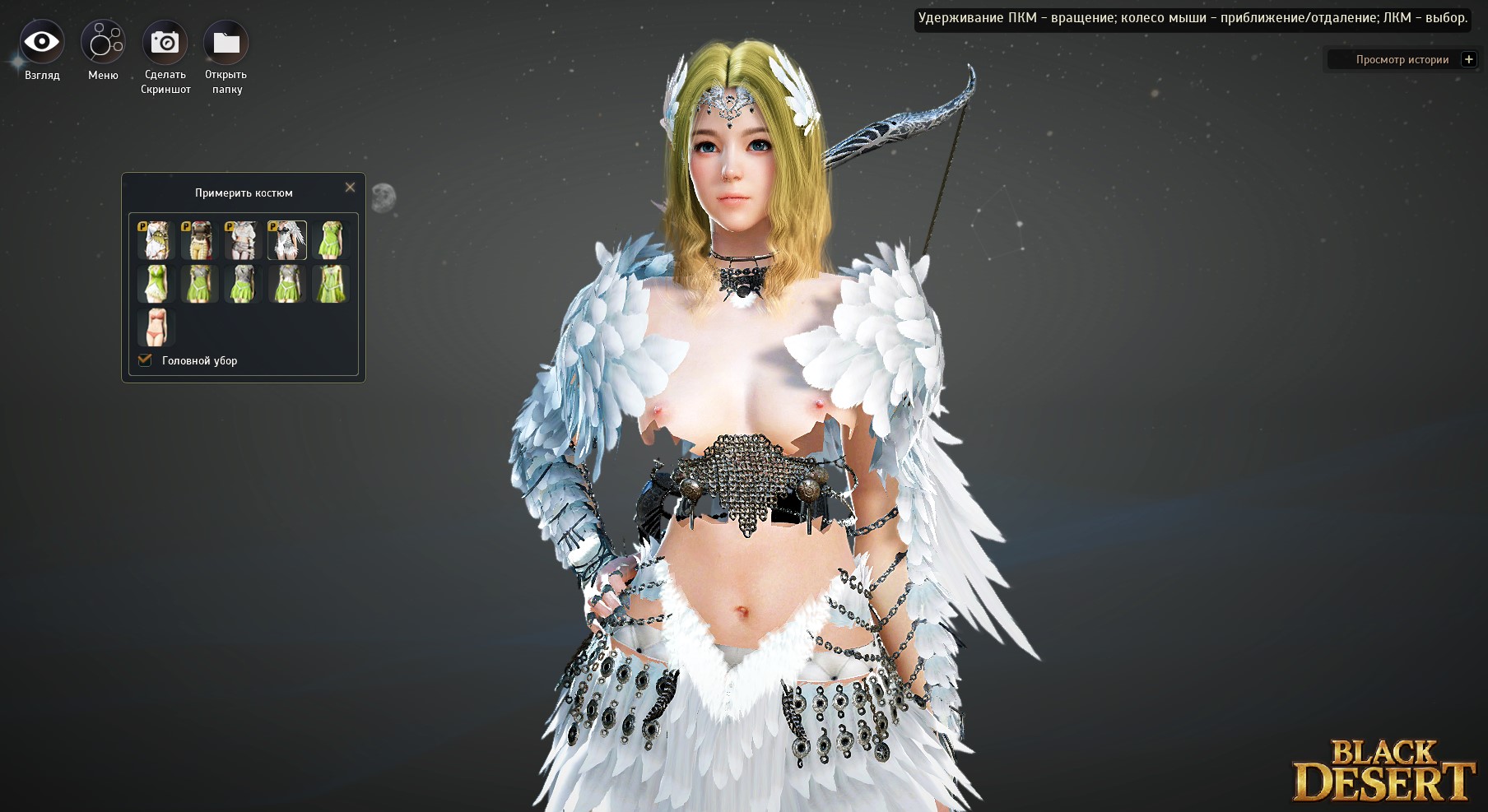
Task: Open the Взгляд eye view options
Action: pyautogui.click(x=42, y=43)
